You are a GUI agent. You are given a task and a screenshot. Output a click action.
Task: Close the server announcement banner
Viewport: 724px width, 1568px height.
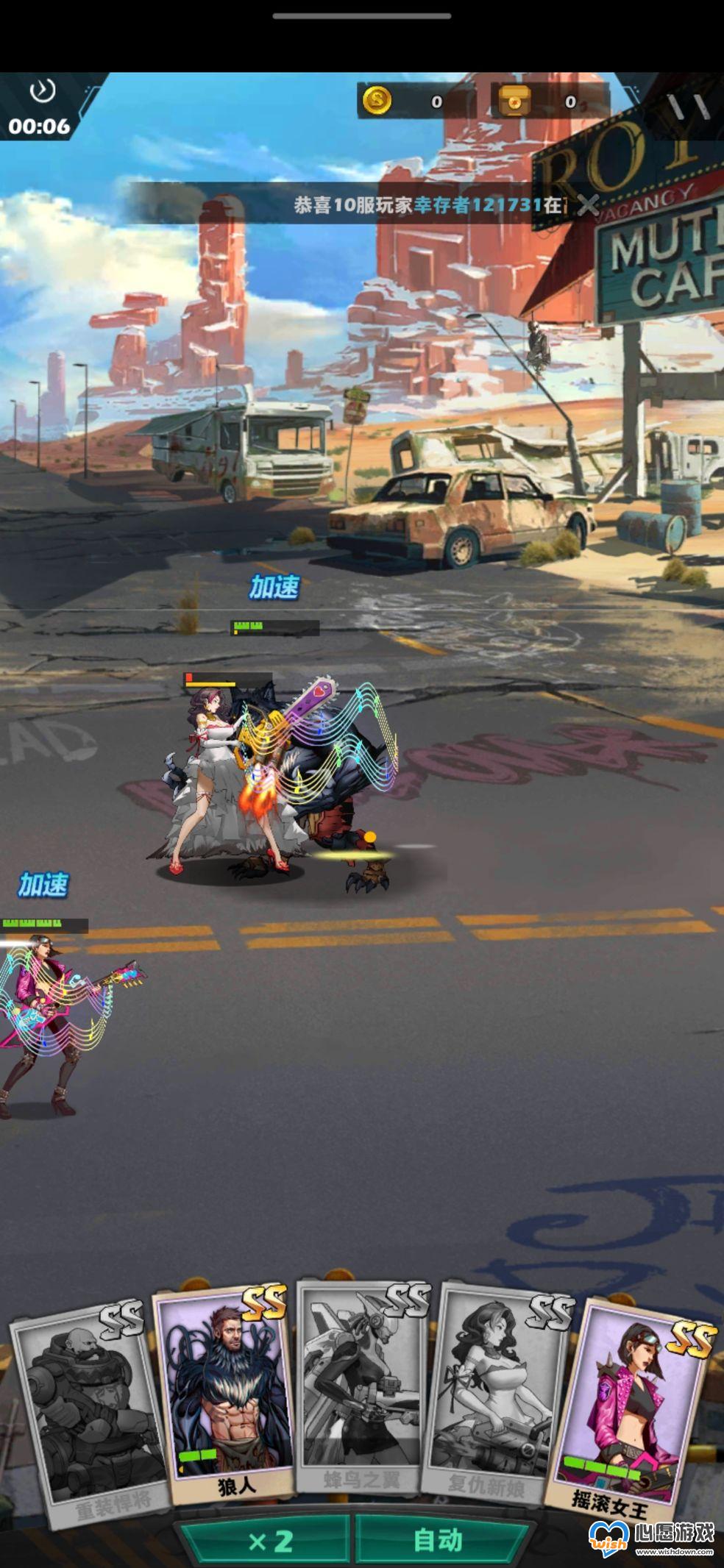click(x=587, y=204)
